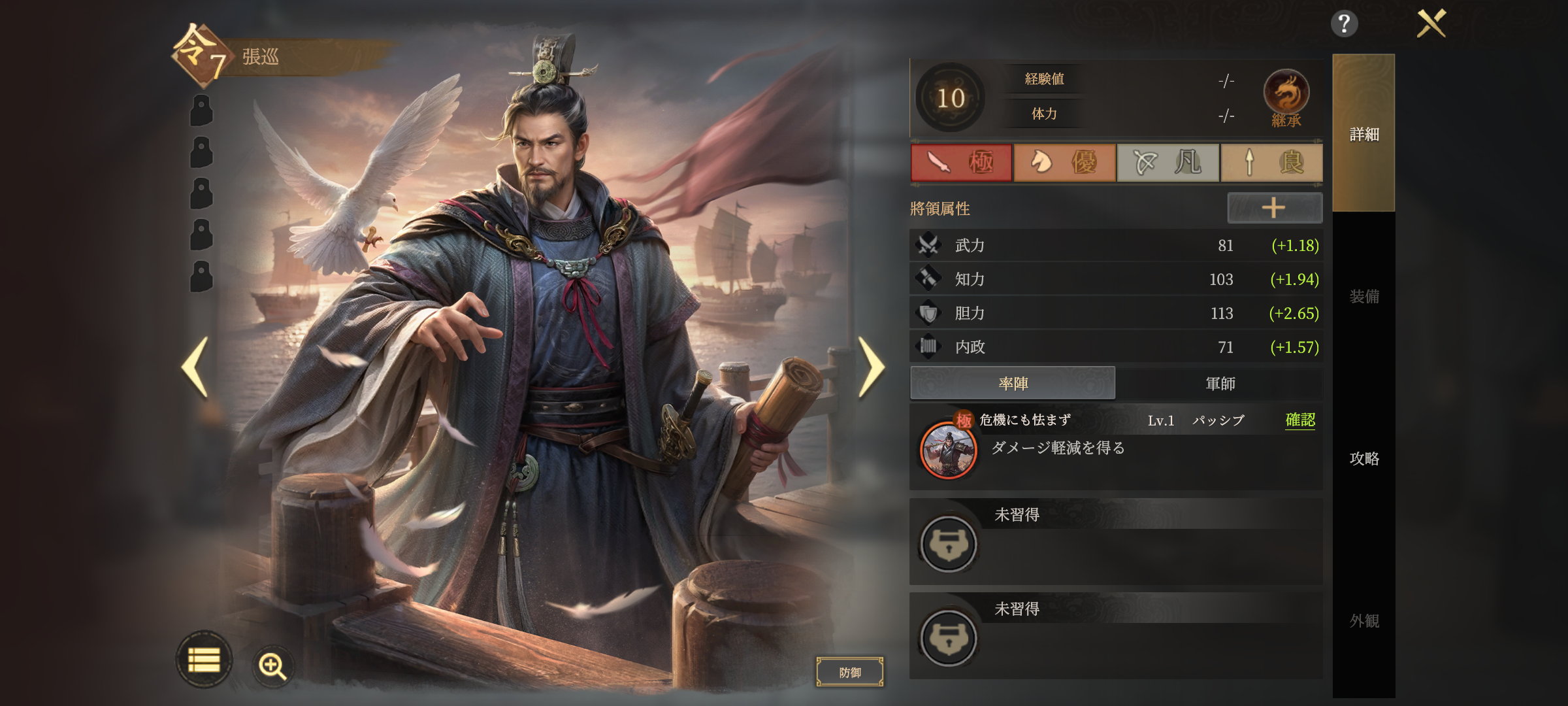Image resolution: width=1568 pixels, height=706 pixels.
Task: Open the help question mark
Action: coord(1344,24)
